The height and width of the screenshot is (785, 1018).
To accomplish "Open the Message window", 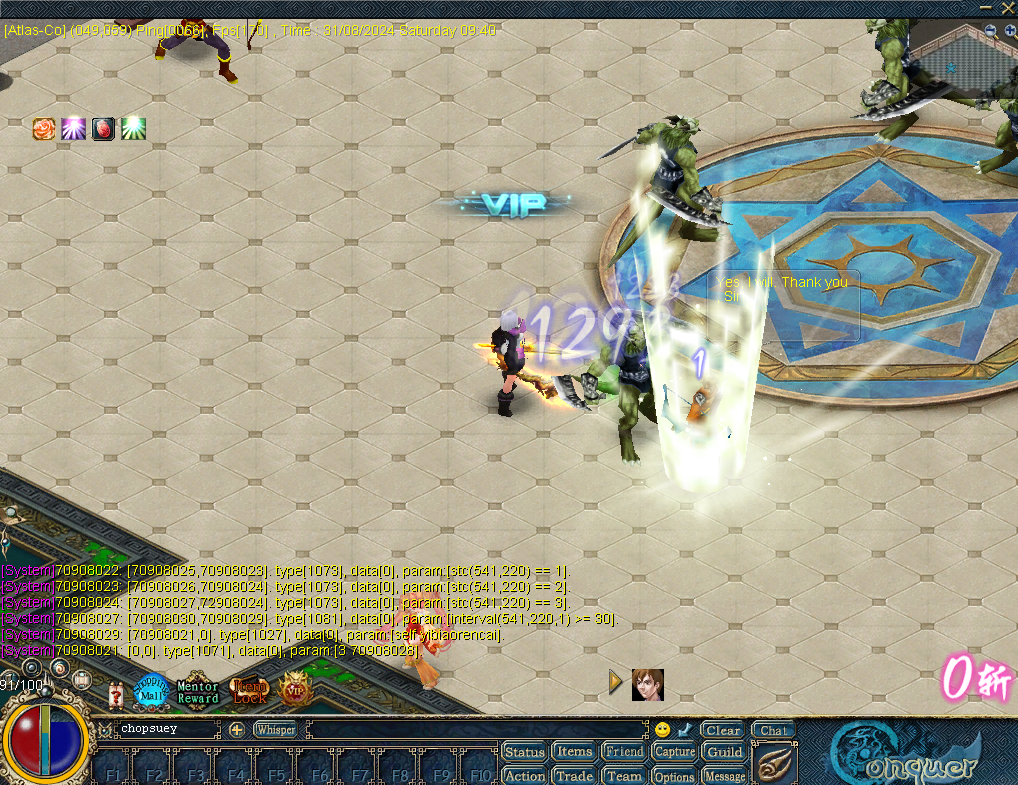I will tap(724, 776).
